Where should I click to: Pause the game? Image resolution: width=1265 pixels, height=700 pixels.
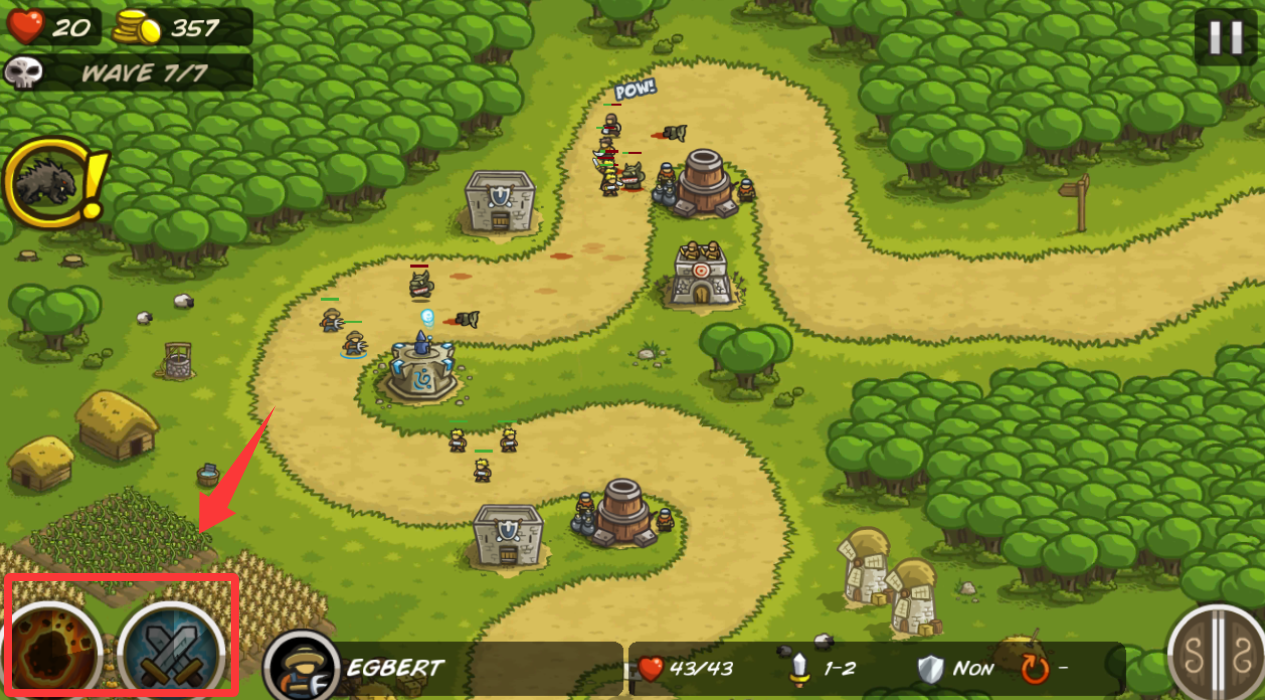[1225, 37]
